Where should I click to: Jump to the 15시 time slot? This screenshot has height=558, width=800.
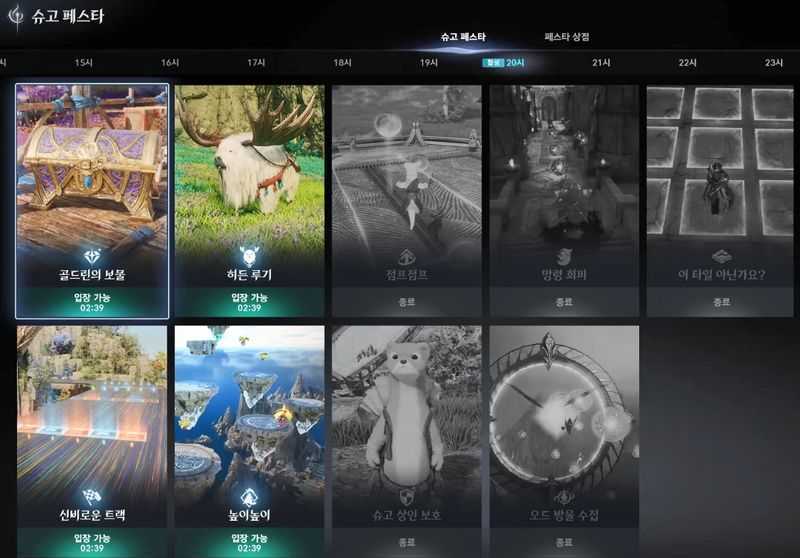(84, 63)
